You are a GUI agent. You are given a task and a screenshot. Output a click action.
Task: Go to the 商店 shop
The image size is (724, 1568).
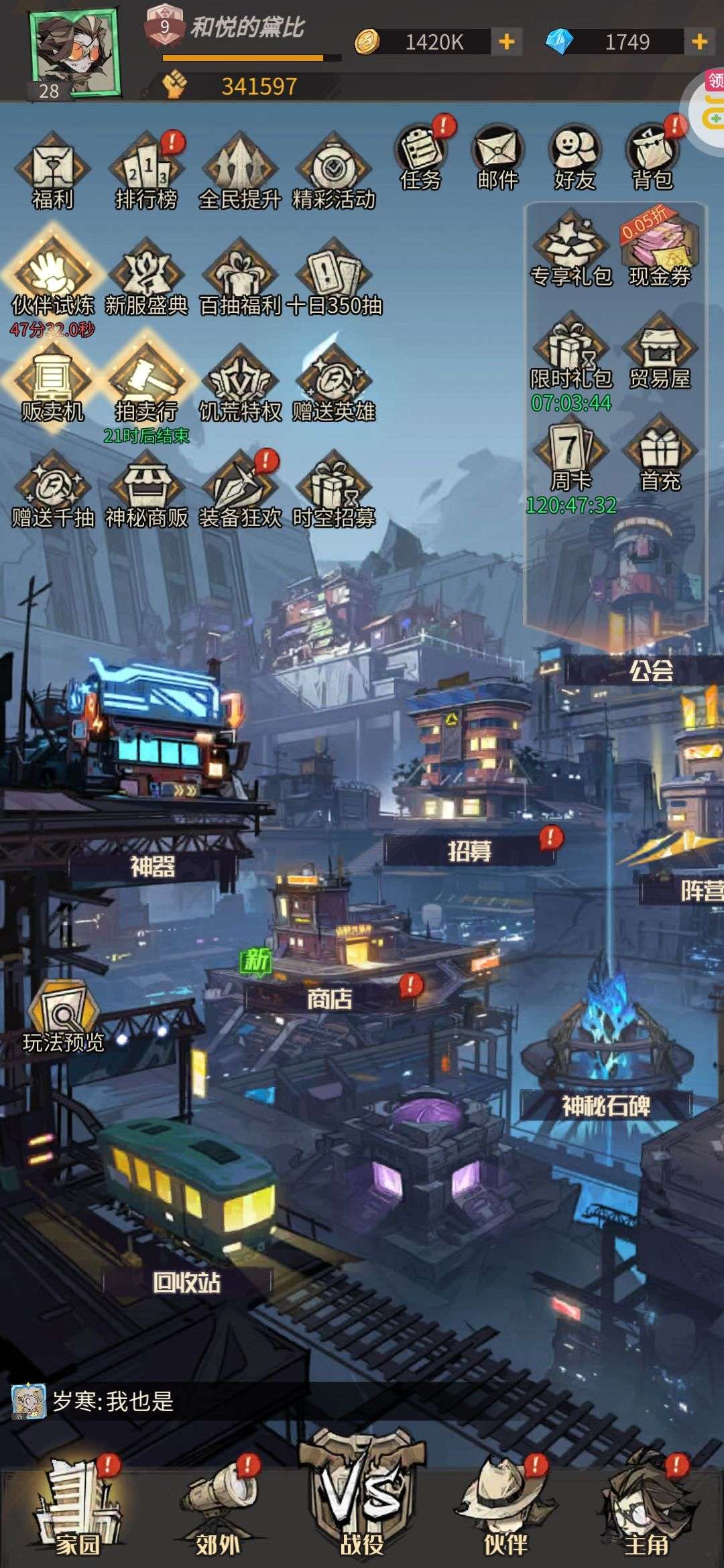[x=330, y=998]
